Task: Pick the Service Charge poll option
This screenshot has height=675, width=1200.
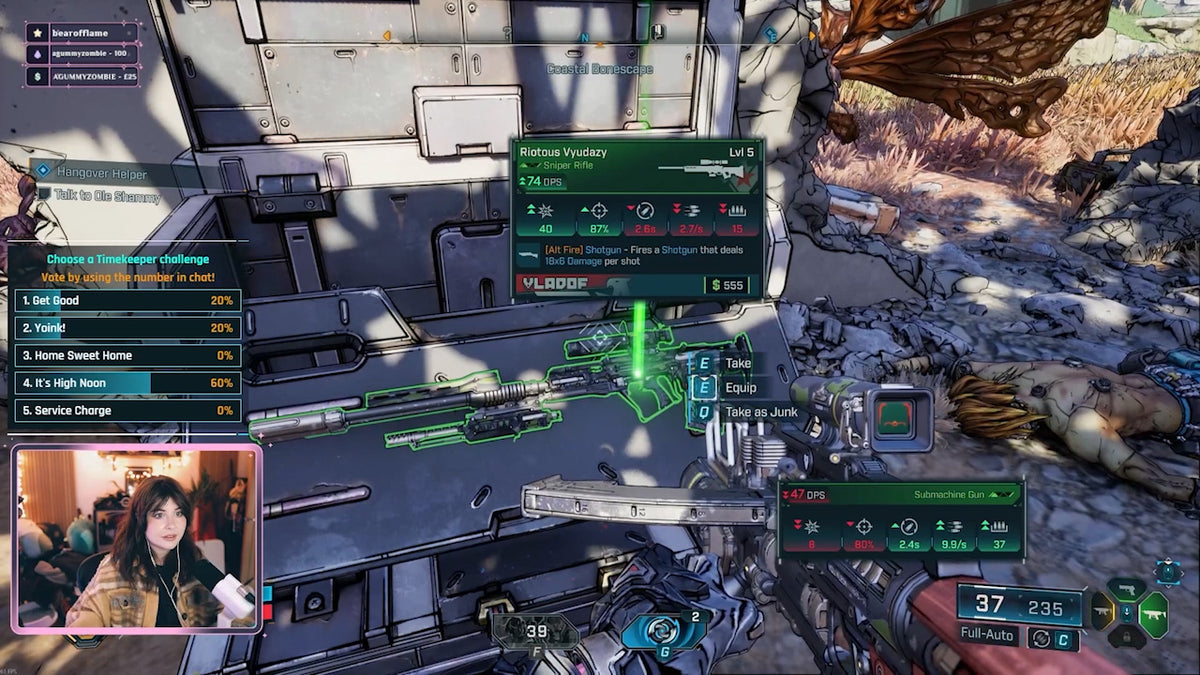Action: tap(127, 411)
